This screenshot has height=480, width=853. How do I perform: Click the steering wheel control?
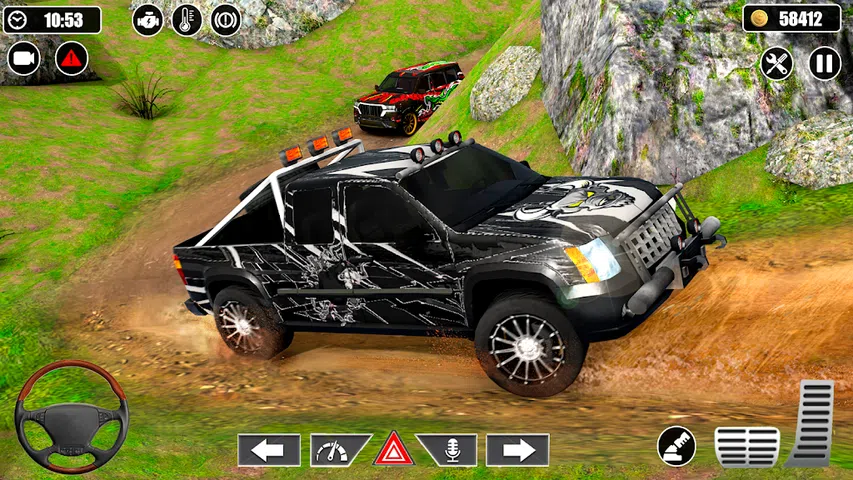(71, 416)
